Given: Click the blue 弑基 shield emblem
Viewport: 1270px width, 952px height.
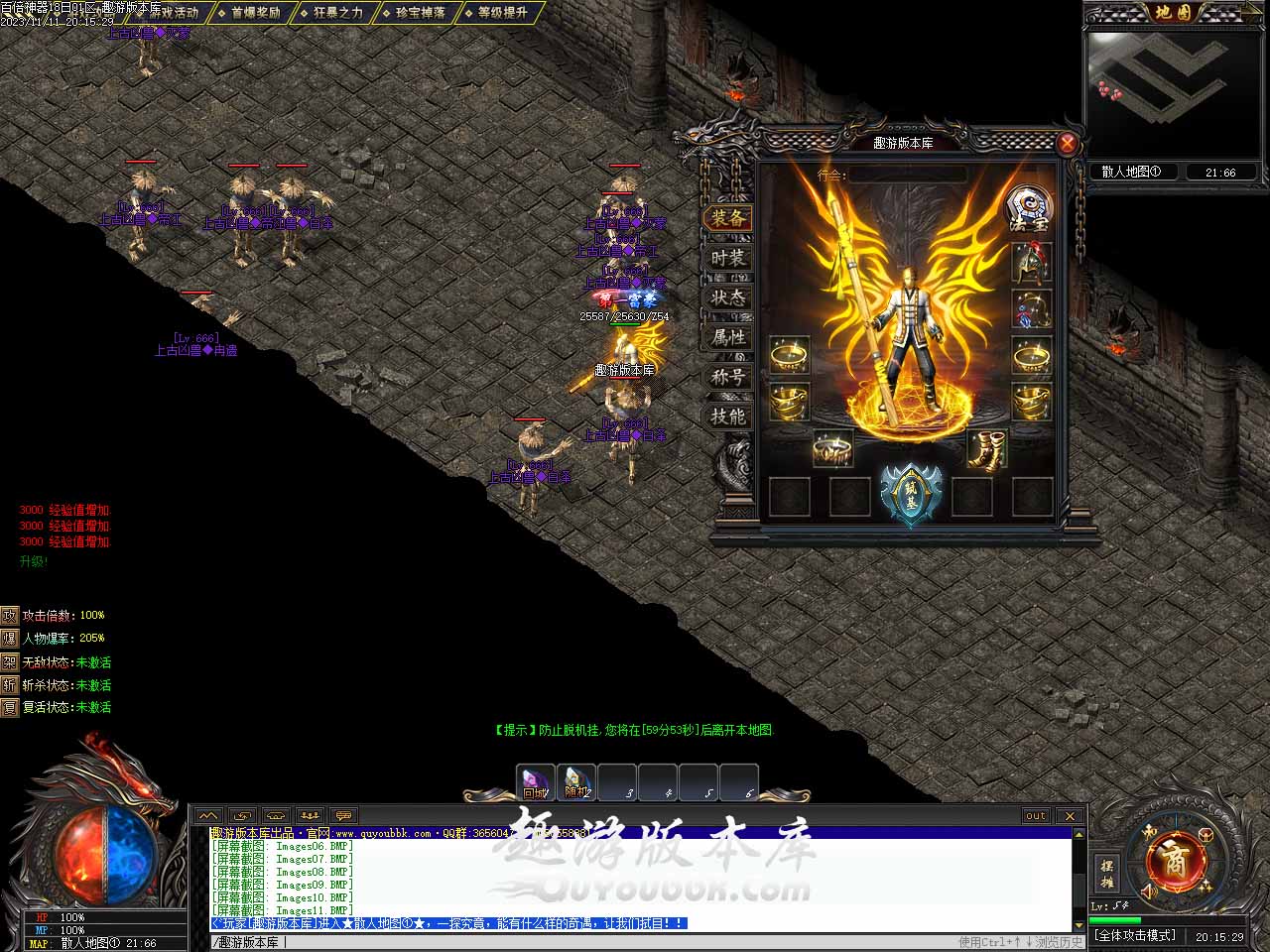Looking at the screenshot, I should (911, 493).
